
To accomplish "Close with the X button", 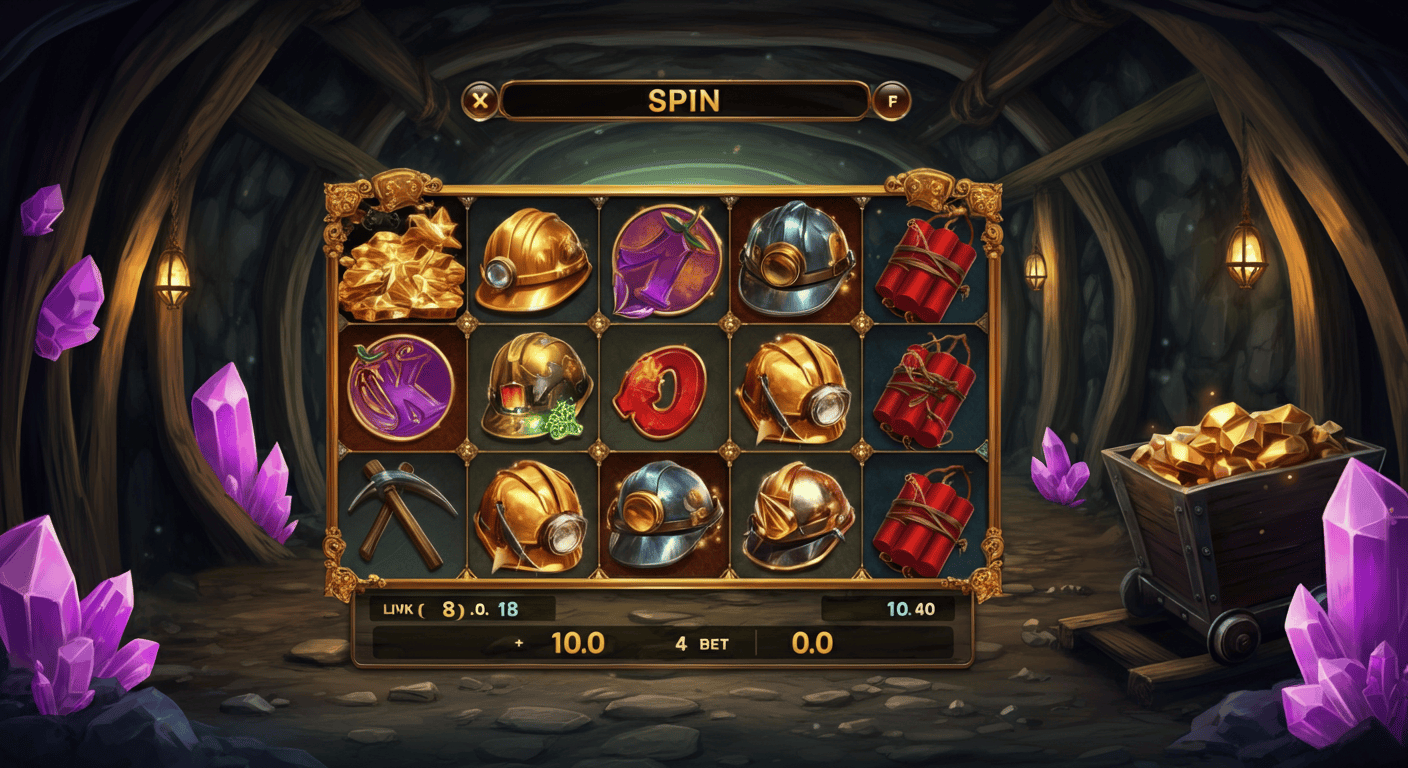I will coord(478,99).
